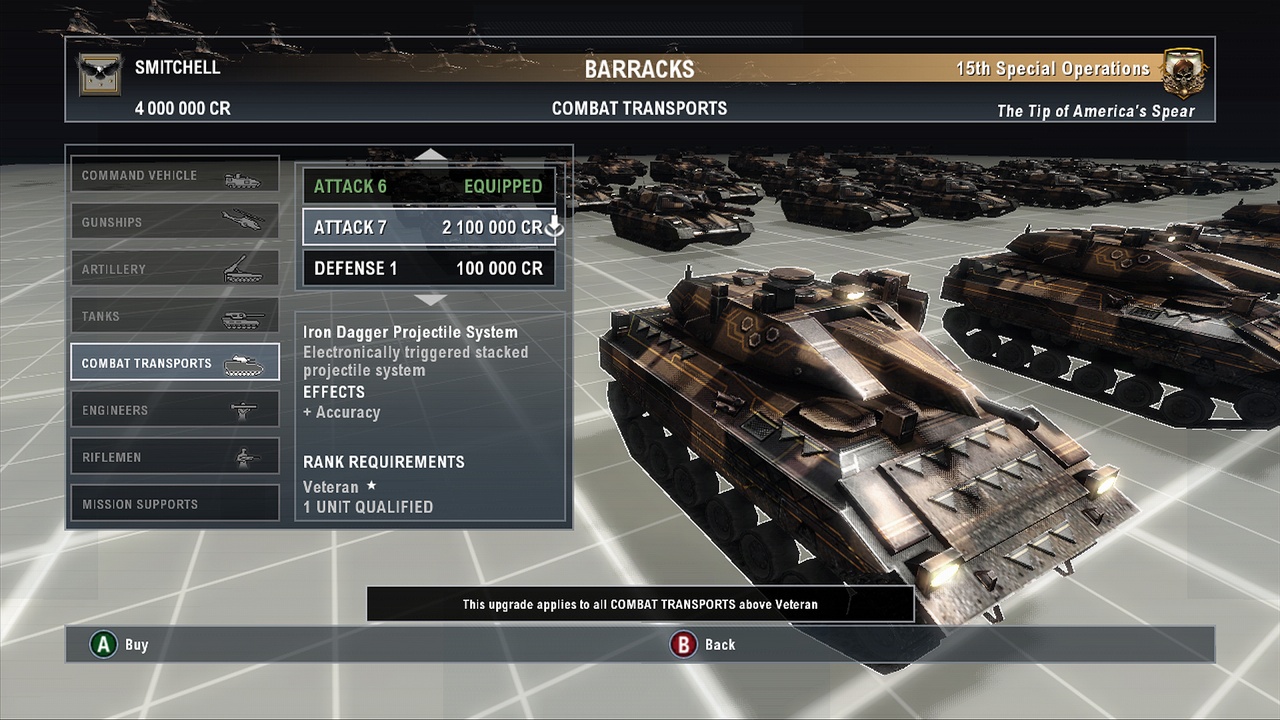Click the up arrow above upgrade list
This screenshot has height=720, width=1280.
[431, 155]
